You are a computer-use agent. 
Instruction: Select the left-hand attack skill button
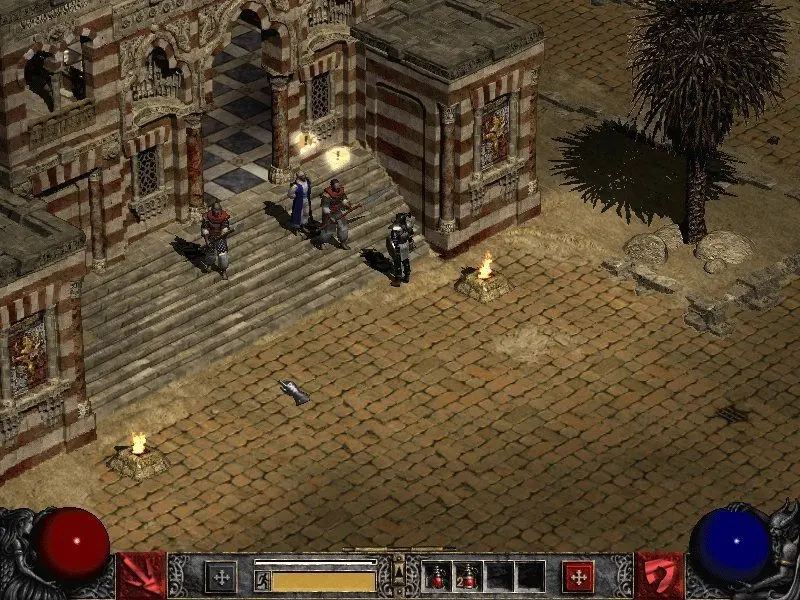click(x=141, y=575)
